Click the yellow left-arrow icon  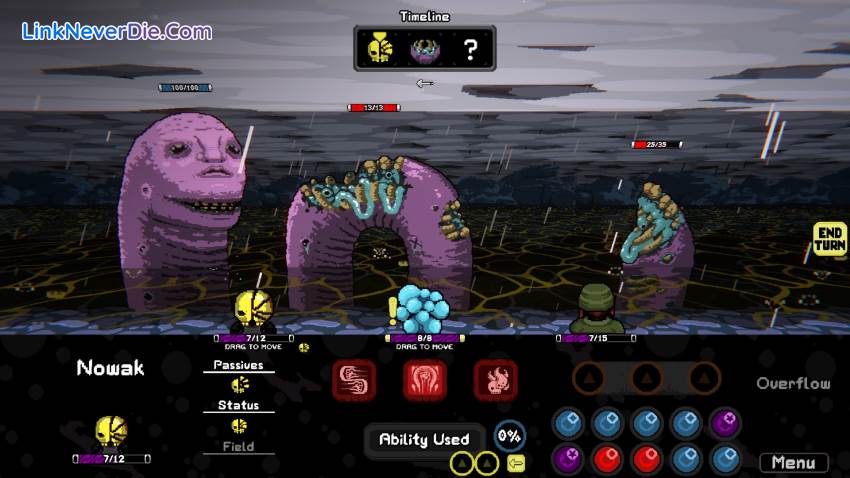point(516,463)
